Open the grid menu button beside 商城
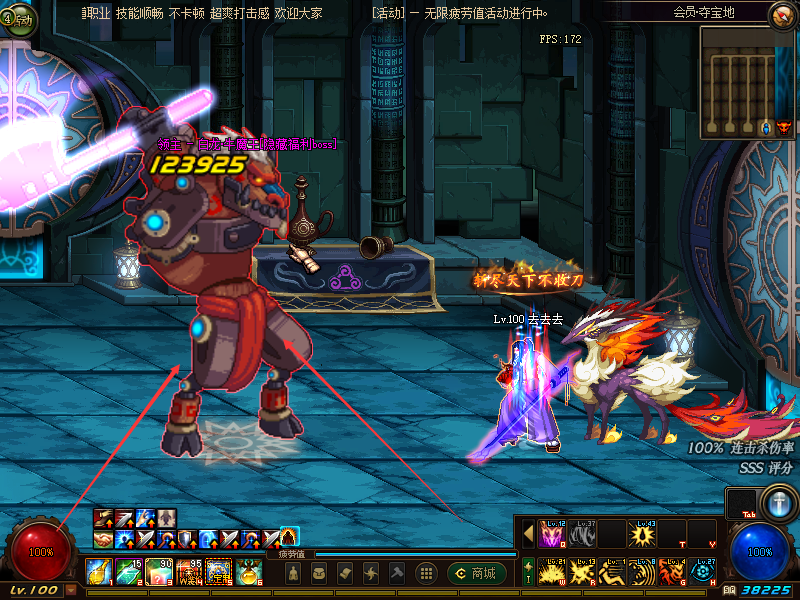The image size is (800, 600). pos(426,573)
